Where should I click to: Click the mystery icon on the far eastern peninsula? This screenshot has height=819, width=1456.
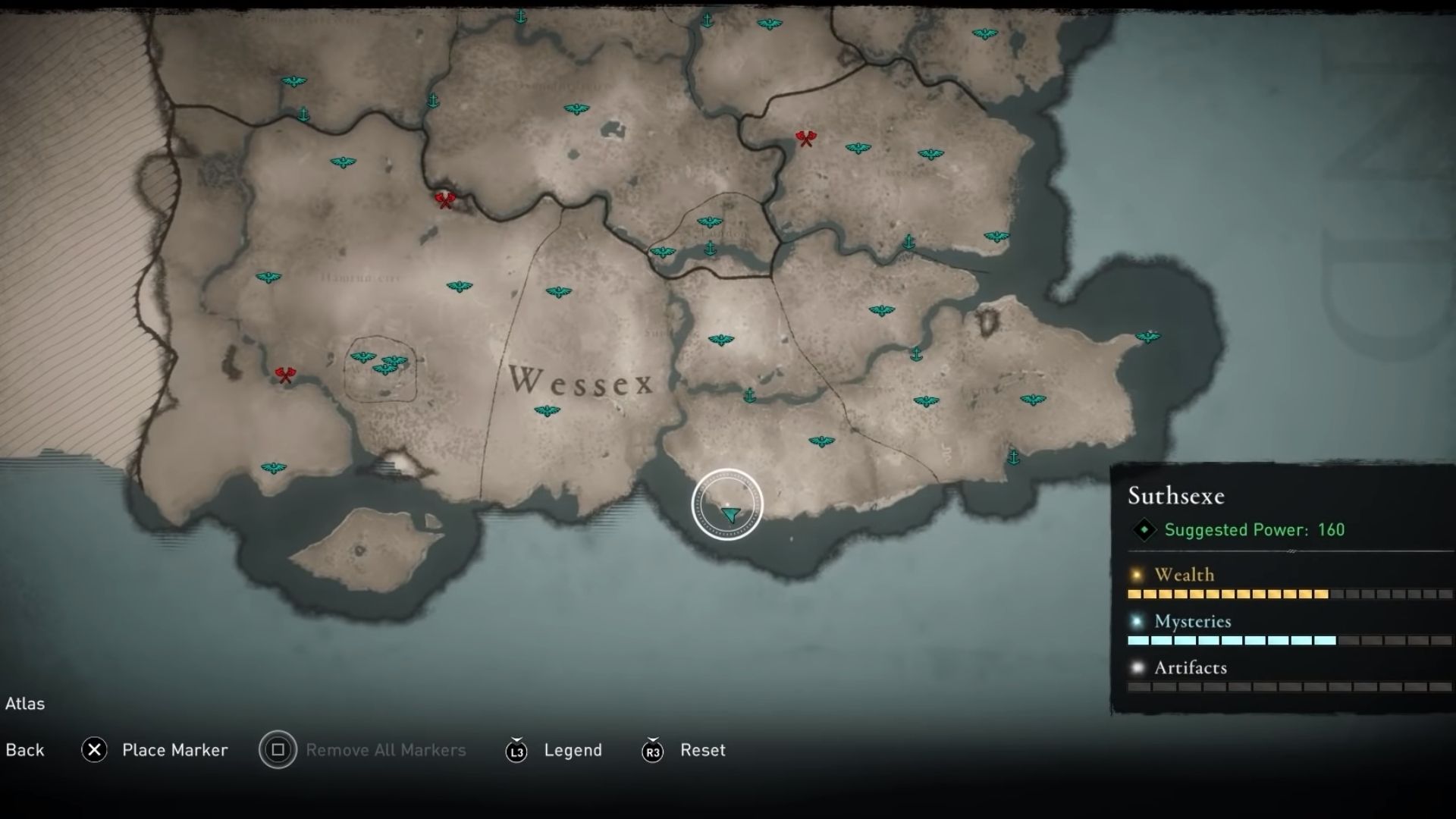coord(1147,338)
